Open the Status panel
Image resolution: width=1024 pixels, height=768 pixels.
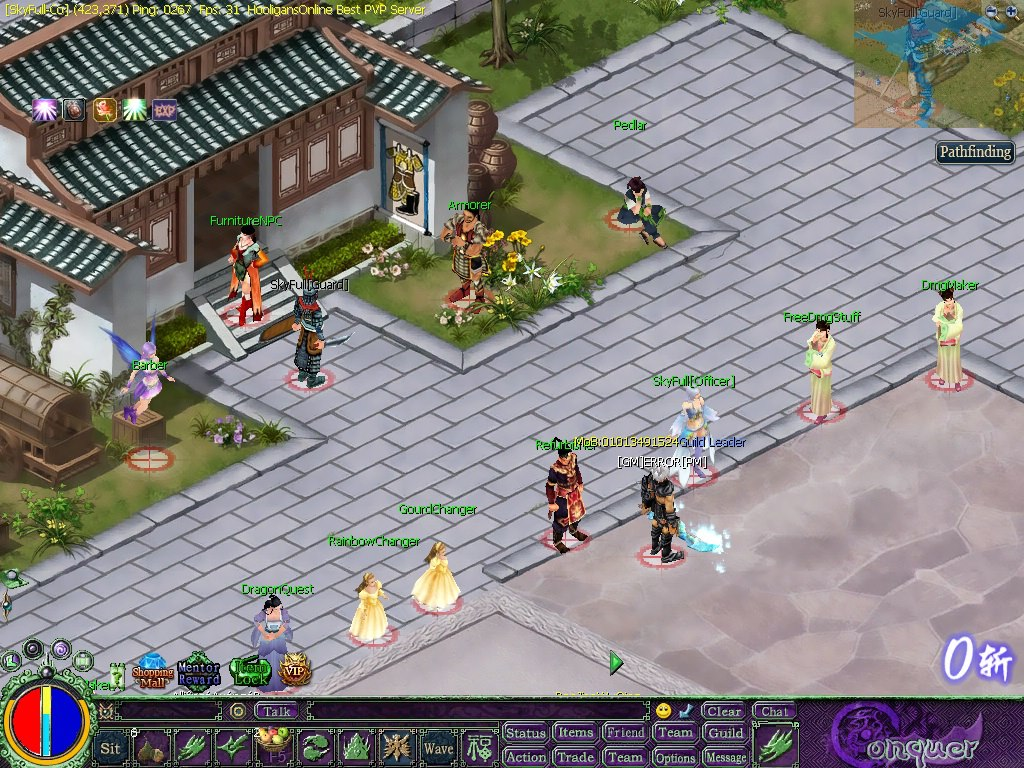525,733
